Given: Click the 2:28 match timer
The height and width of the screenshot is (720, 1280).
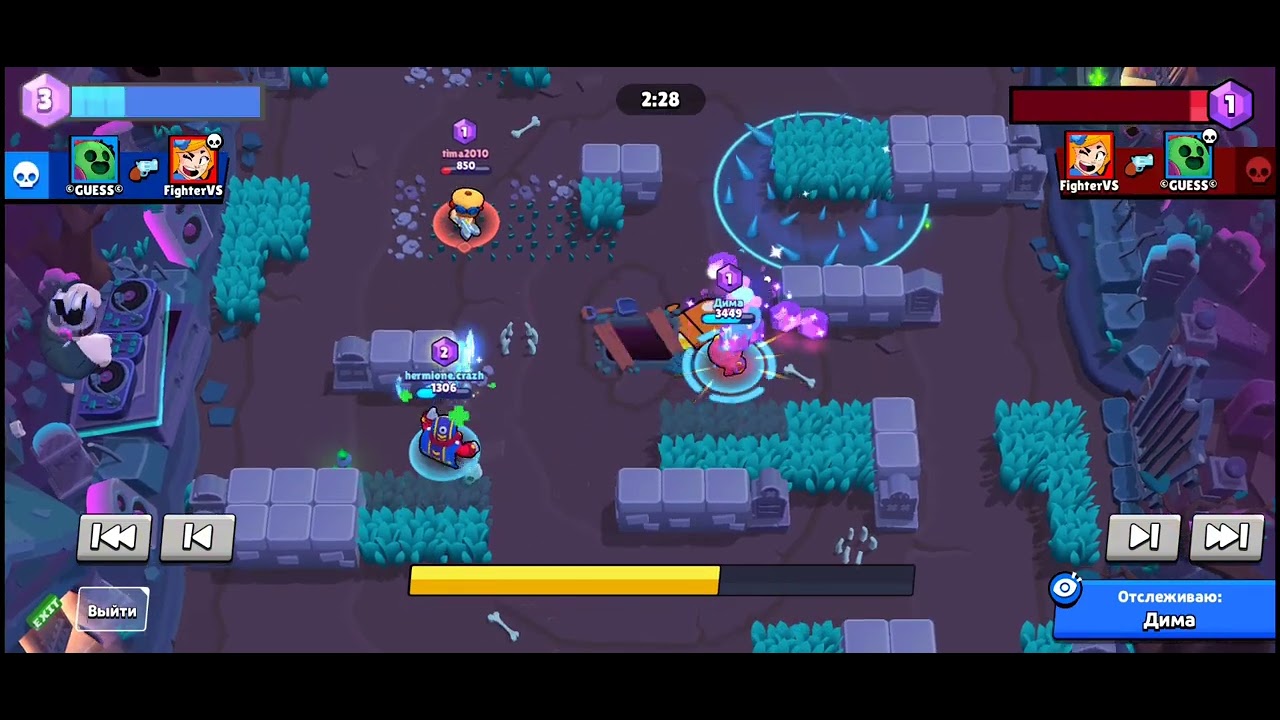Looking at the screenshot, I should [659, 100].
